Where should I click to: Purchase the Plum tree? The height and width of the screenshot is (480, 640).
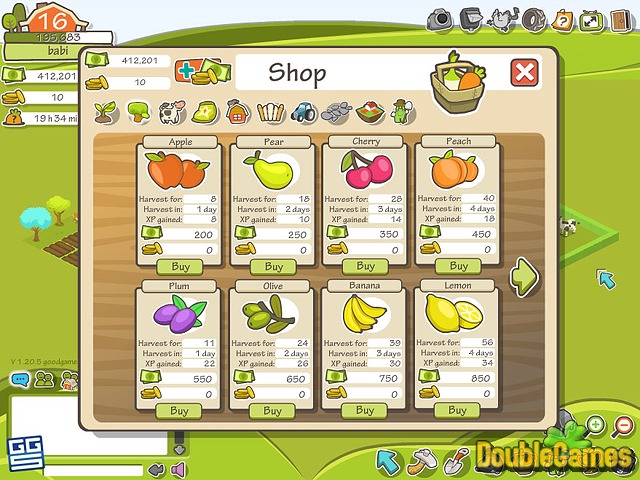click(x=179, y=411)
